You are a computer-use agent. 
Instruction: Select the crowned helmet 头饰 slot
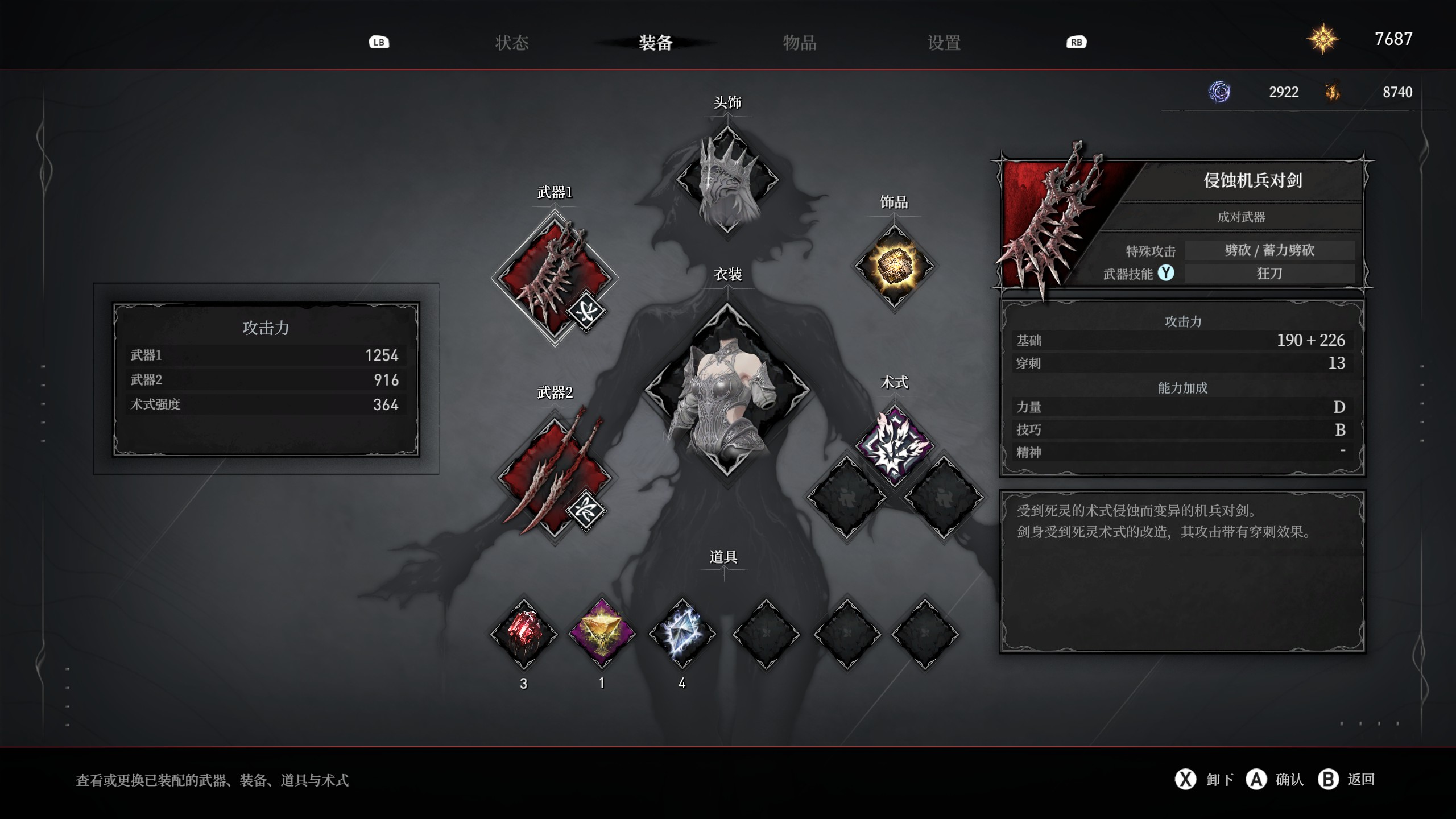(727, 179)
